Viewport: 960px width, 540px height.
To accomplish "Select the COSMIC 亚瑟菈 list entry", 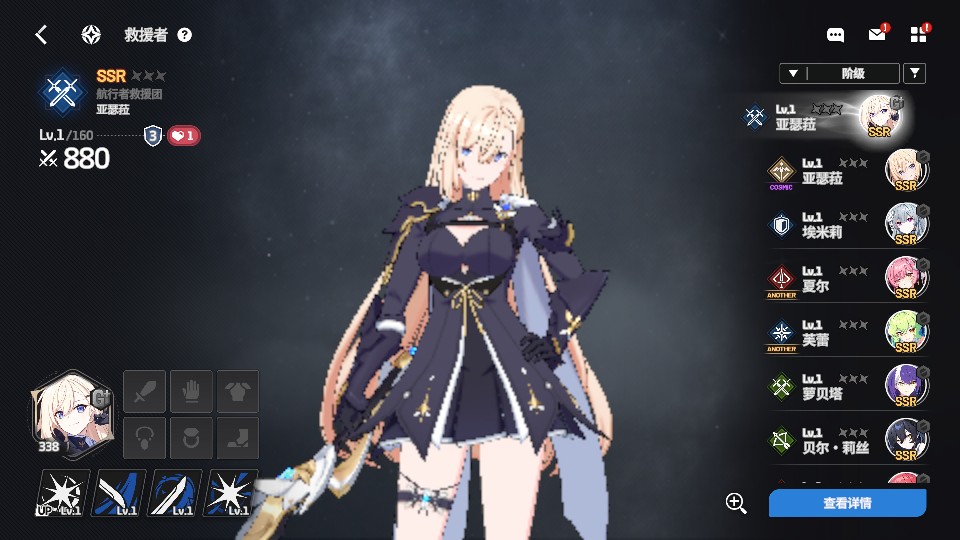I will click(846, 171).
